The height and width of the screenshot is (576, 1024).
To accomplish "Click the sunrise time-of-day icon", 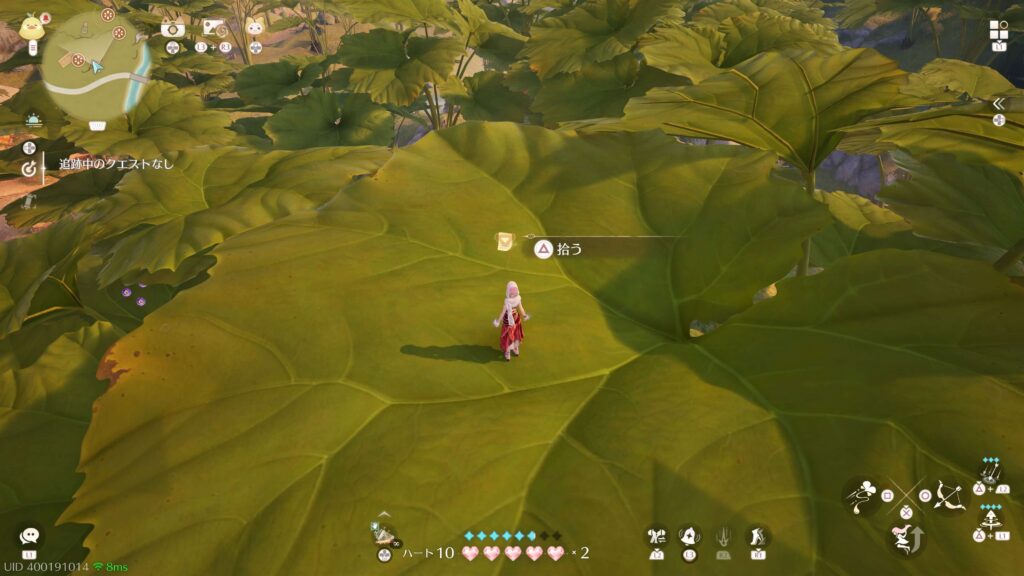I will pos(32,119).
